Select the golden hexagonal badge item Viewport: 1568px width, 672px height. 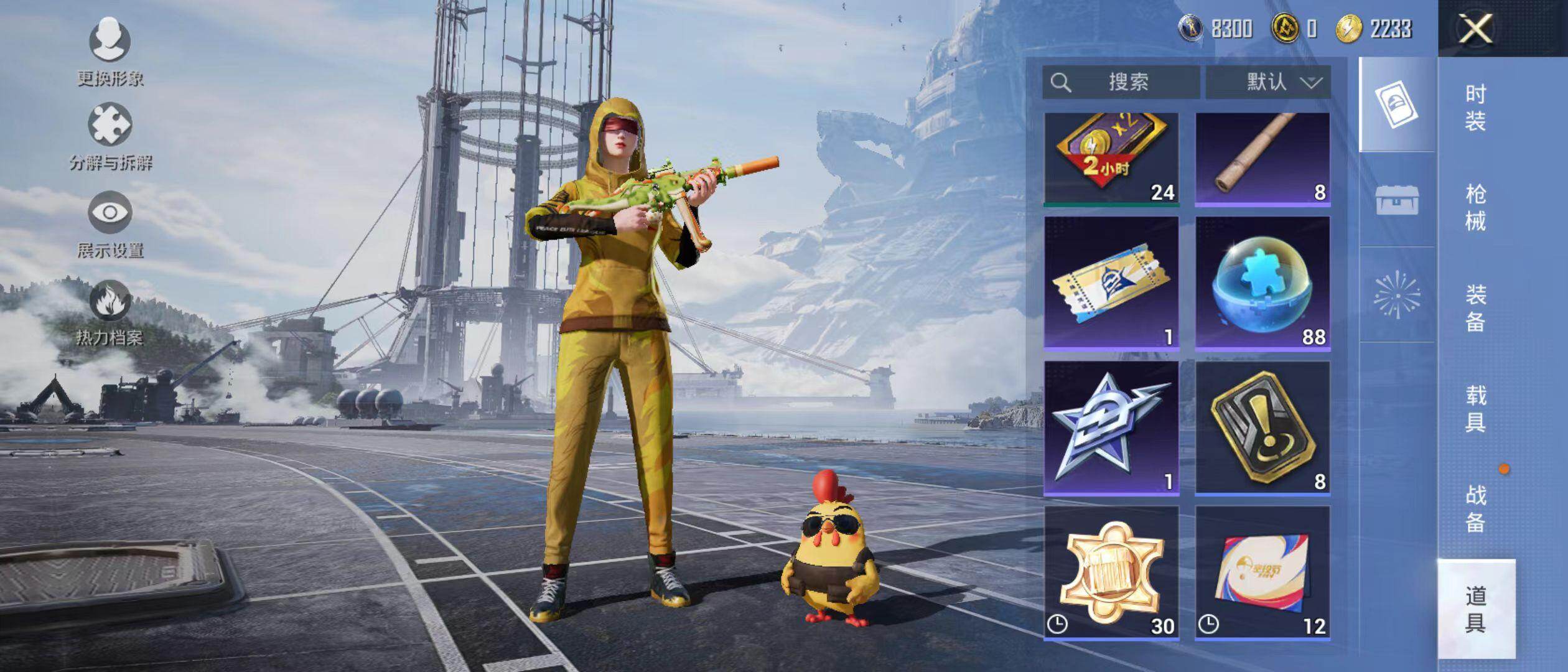pos(1111,572)
